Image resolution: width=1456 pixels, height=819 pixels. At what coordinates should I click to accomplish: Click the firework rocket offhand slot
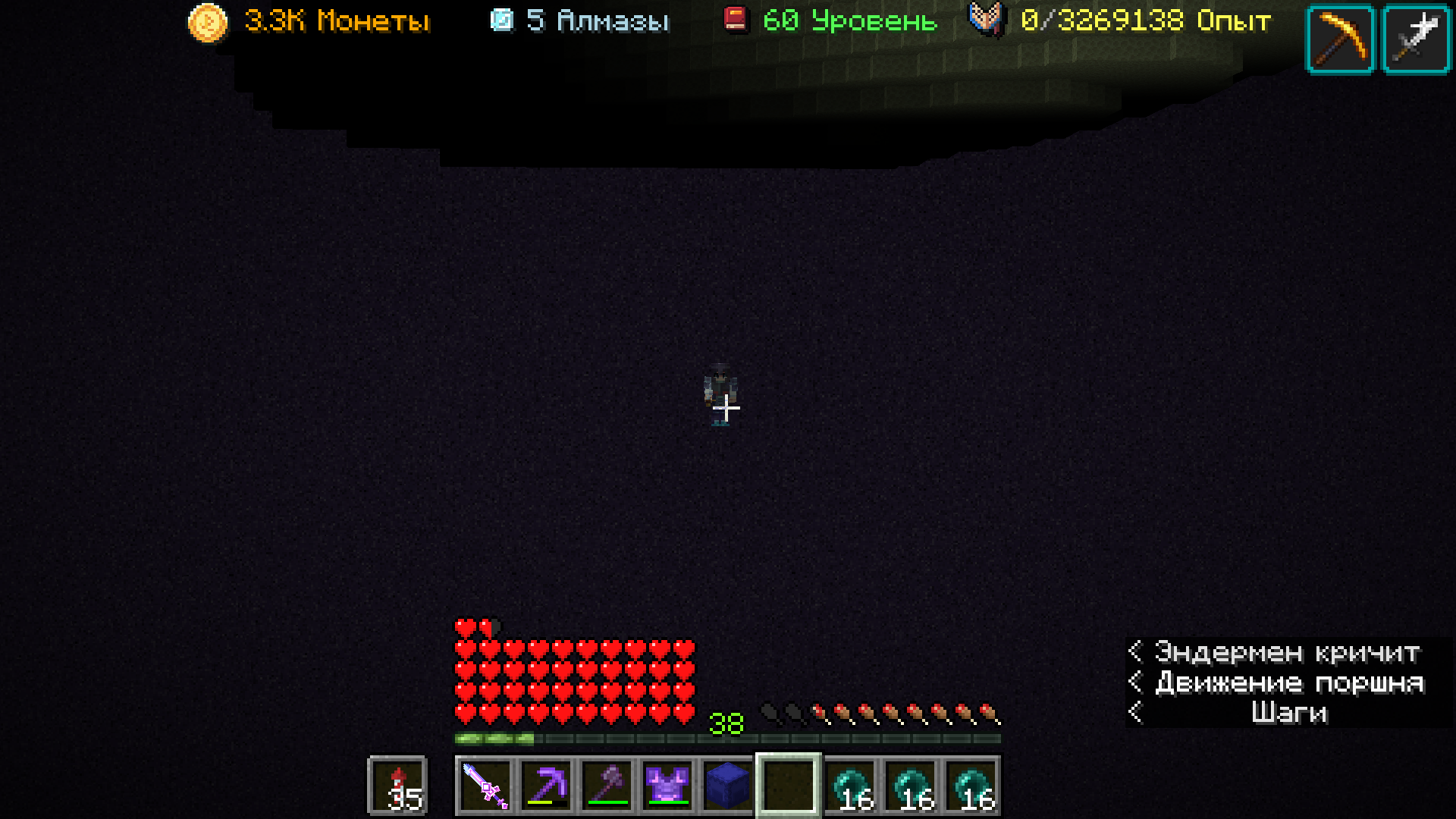click(398, 786)
